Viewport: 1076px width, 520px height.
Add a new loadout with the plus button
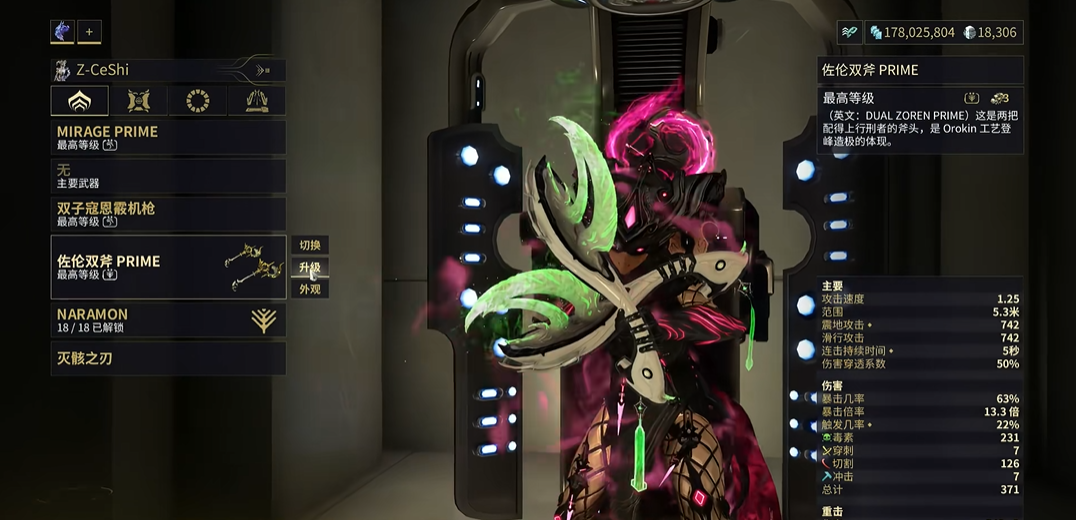(x=89, y=32)
